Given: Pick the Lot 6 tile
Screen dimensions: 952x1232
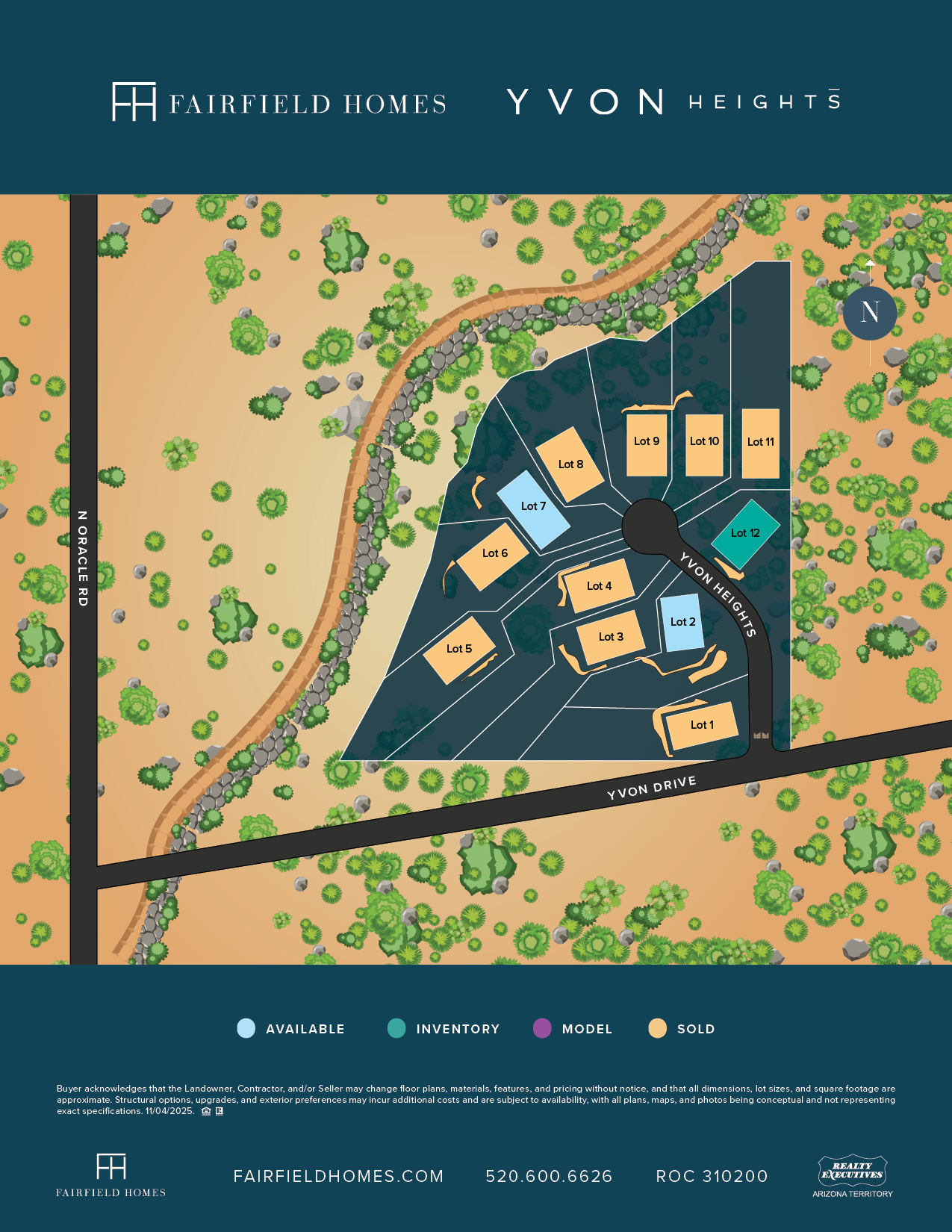Looking at the screenshot, I should point(494,553).
